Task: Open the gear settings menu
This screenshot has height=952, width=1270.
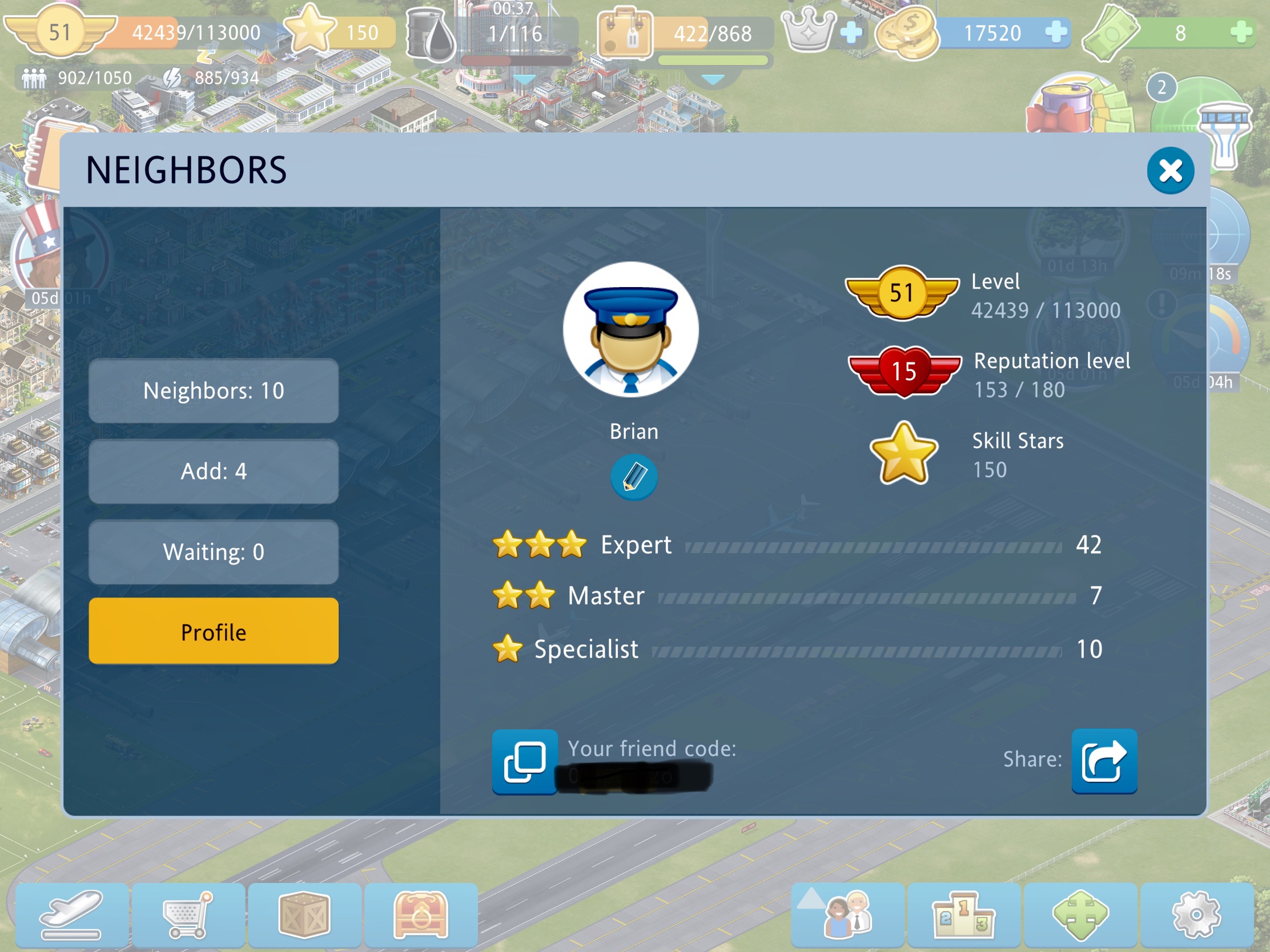Action: click(x=1196, y=915)
